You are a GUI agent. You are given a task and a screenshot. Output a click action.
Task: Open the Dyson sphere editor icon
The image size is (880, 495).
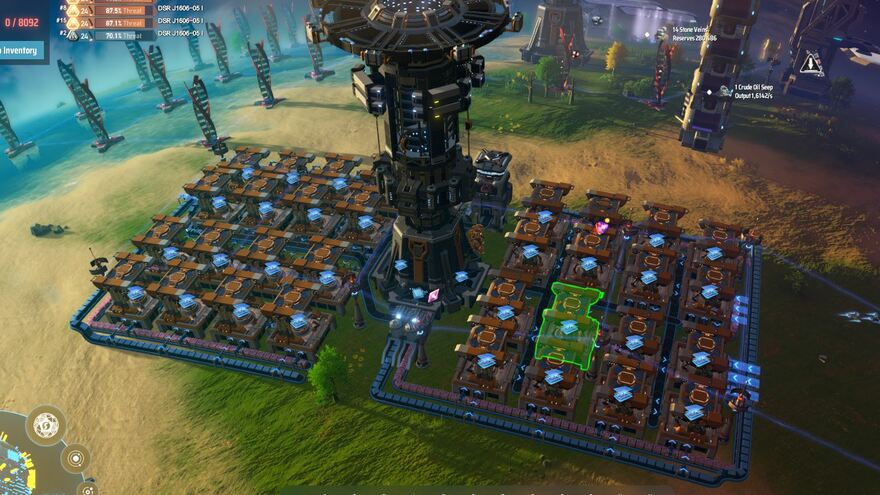[x=47, y=426]
